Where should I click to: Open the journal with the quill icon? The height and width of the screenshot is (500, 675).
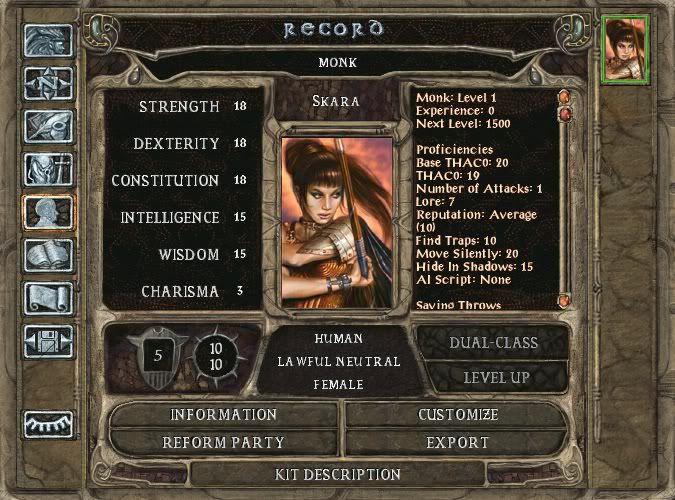click(x=47, y=126)
